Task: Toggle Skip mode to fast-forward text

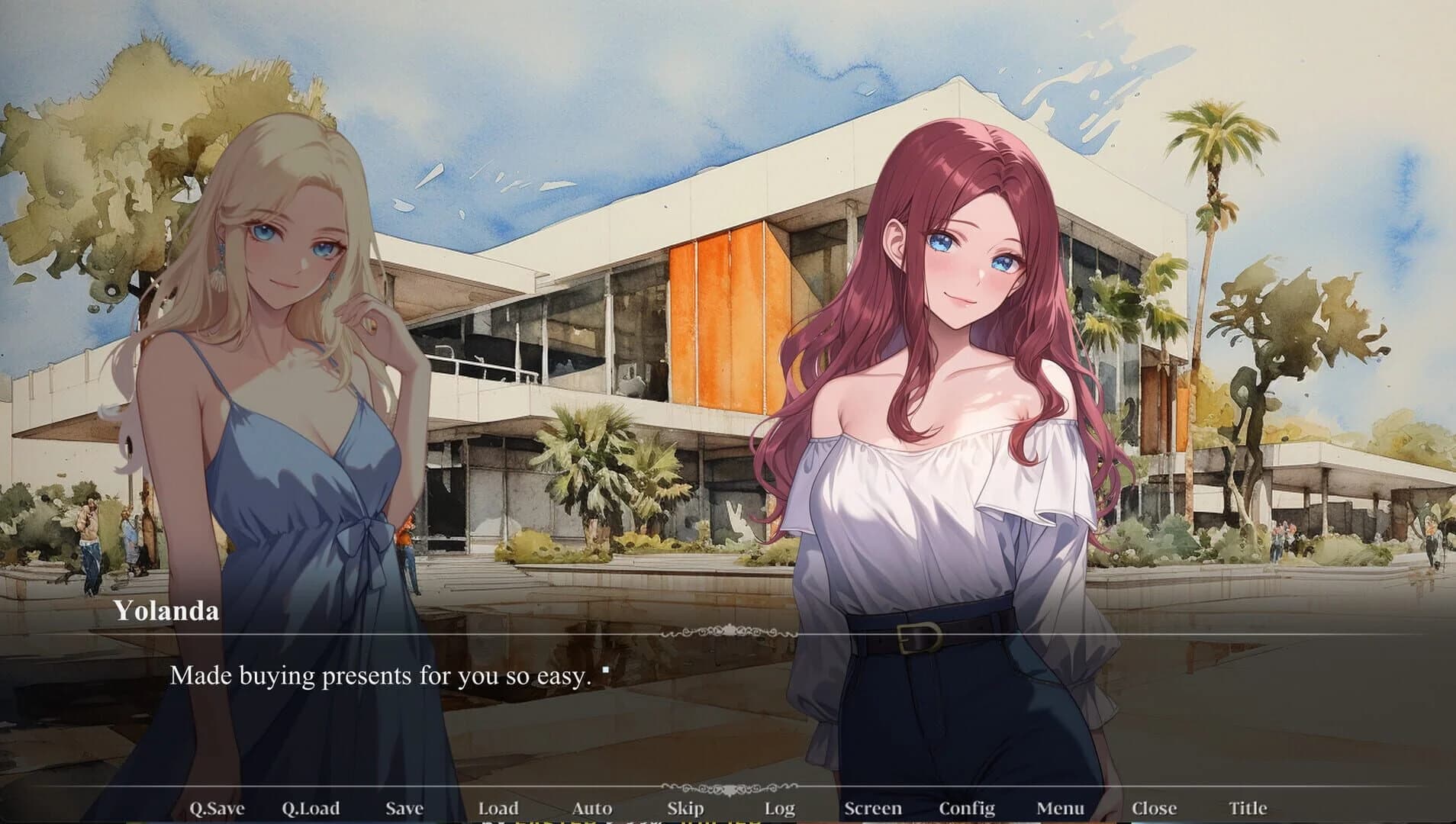Action: click(x=685, y=807)
